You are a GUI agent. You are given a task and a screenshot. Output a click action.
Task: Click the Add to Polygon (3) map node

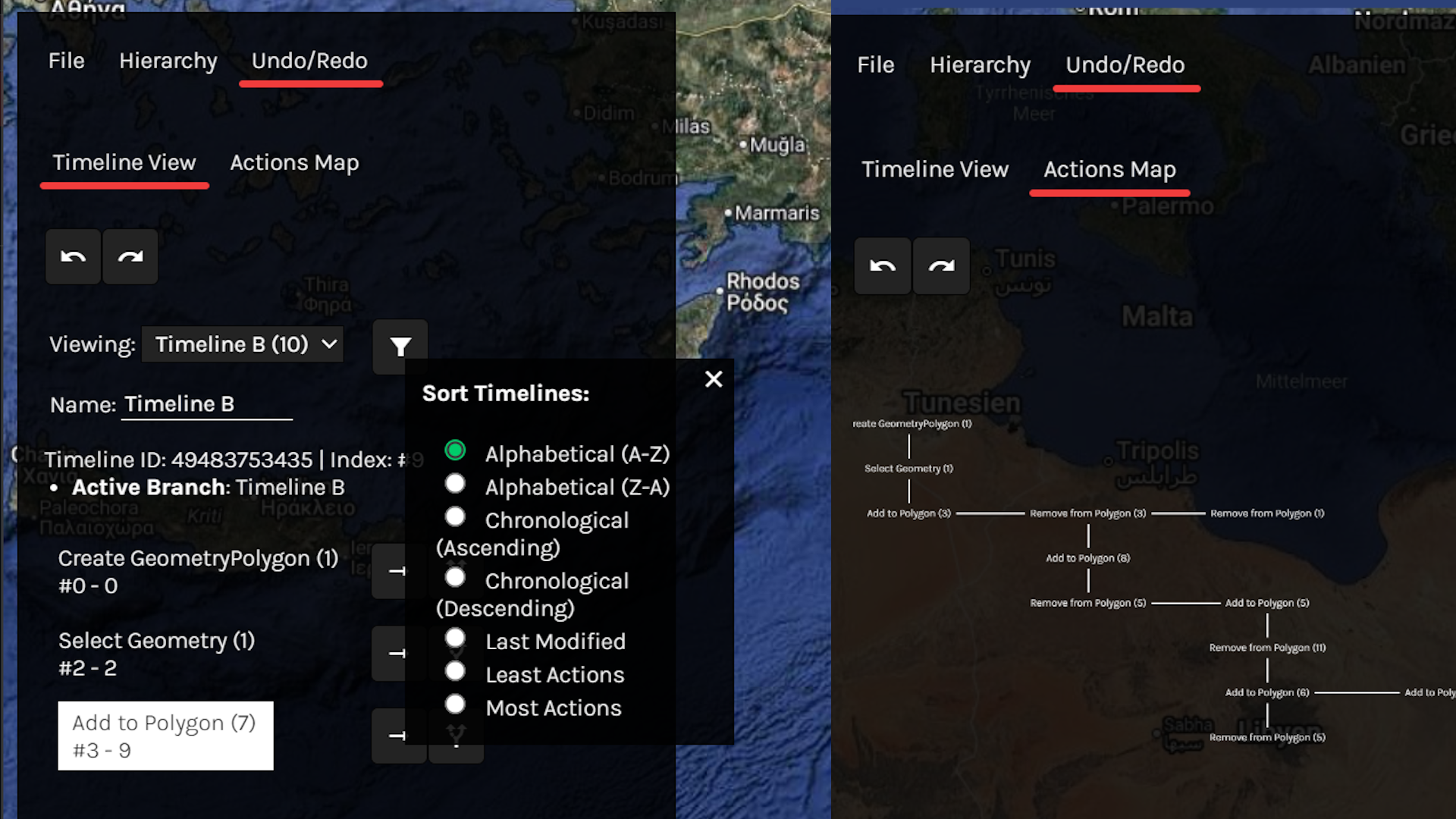click(x=908, y=513)
